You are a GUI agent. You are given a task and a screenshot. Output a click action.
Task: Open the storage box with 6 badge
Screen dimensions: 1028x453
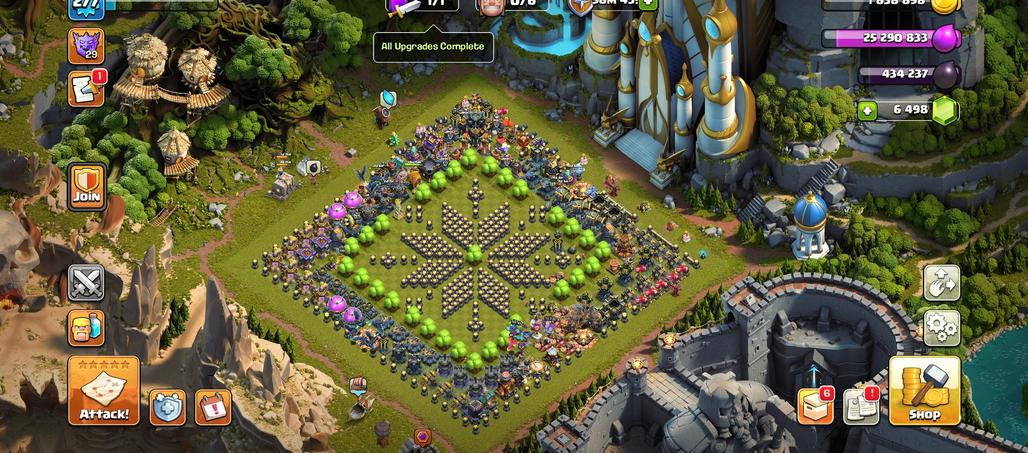(x=815, y=405)
